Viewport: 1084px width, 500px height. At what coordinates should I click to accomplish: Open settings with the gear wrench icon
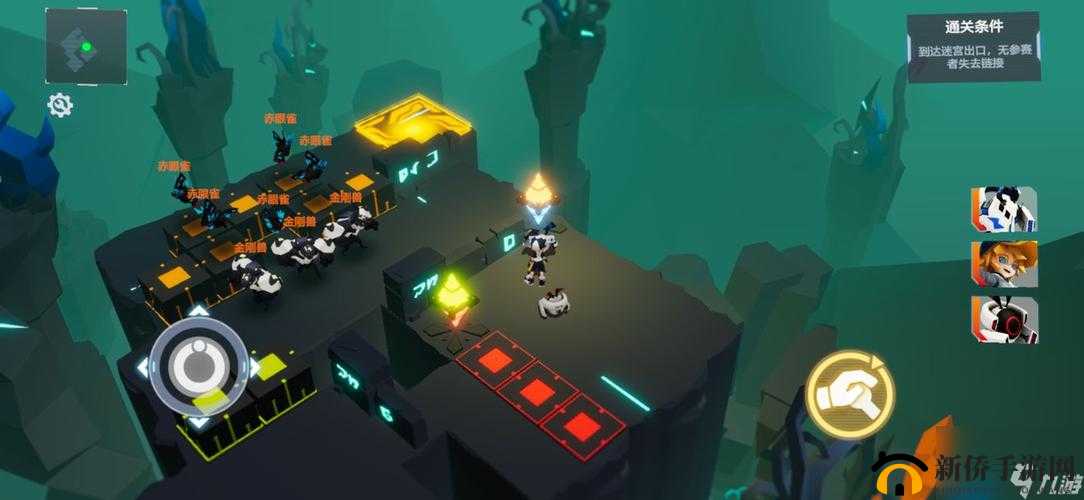tap(60, 105)
